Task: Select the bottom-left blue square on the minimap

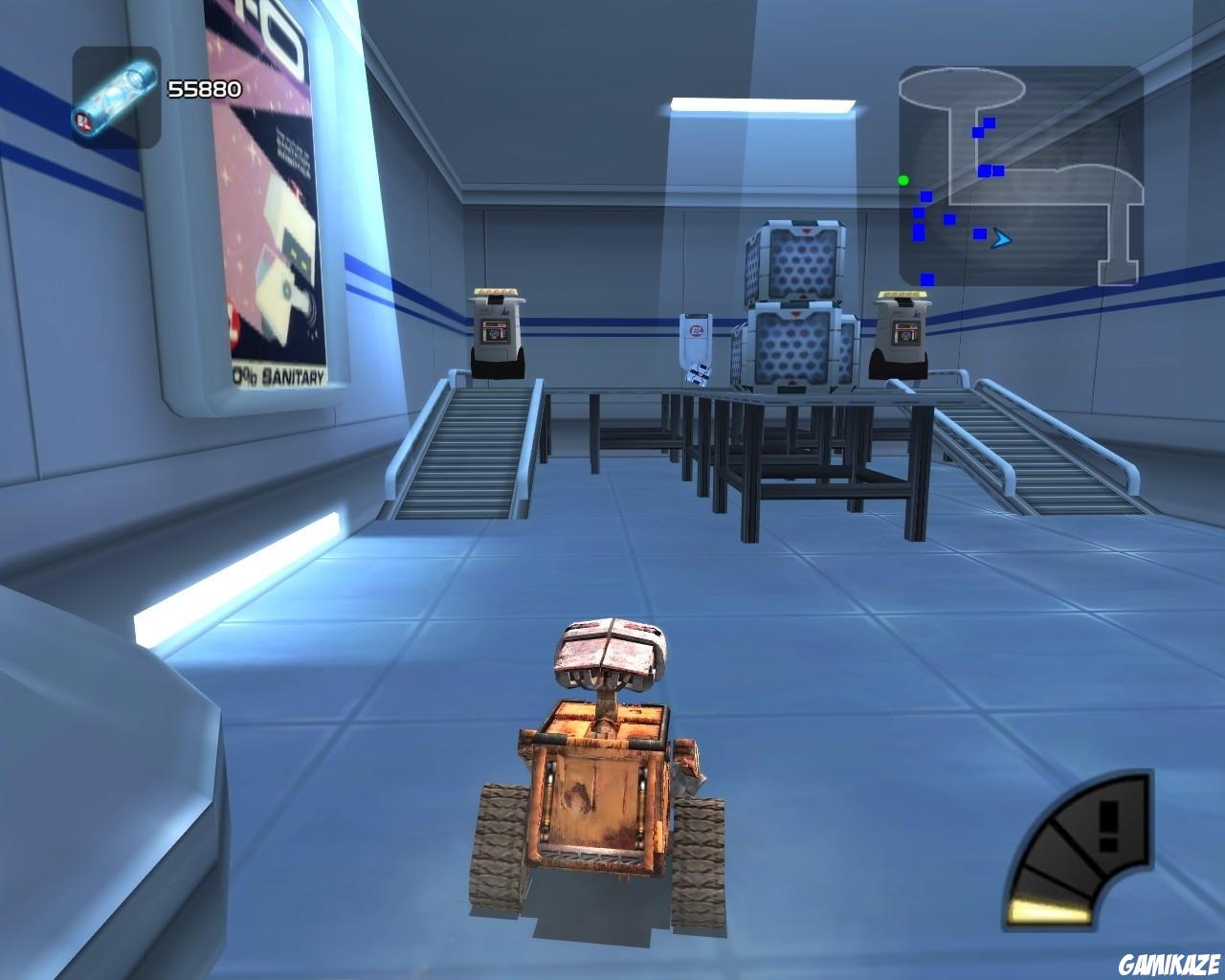Action: click(927, 279)
